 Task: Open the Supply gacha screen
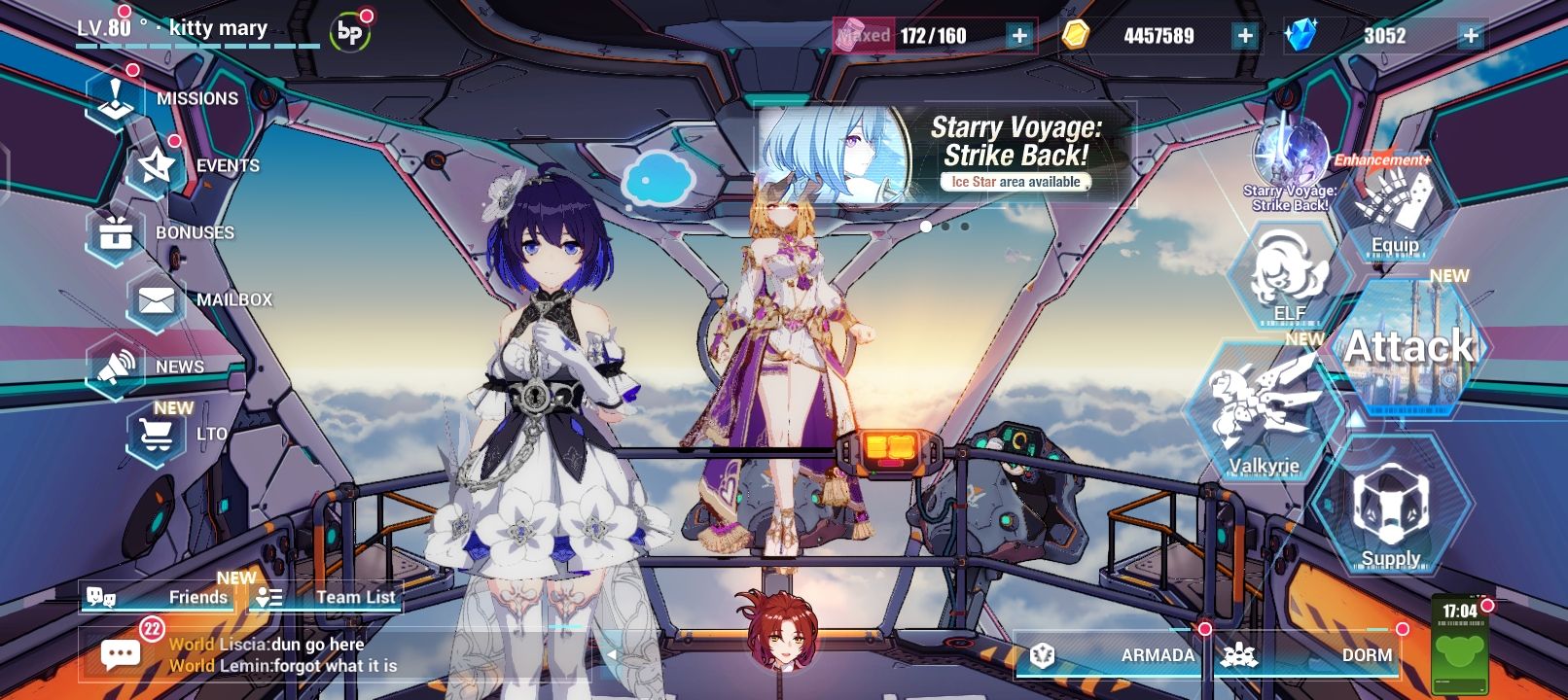[x=1392, y=510]
